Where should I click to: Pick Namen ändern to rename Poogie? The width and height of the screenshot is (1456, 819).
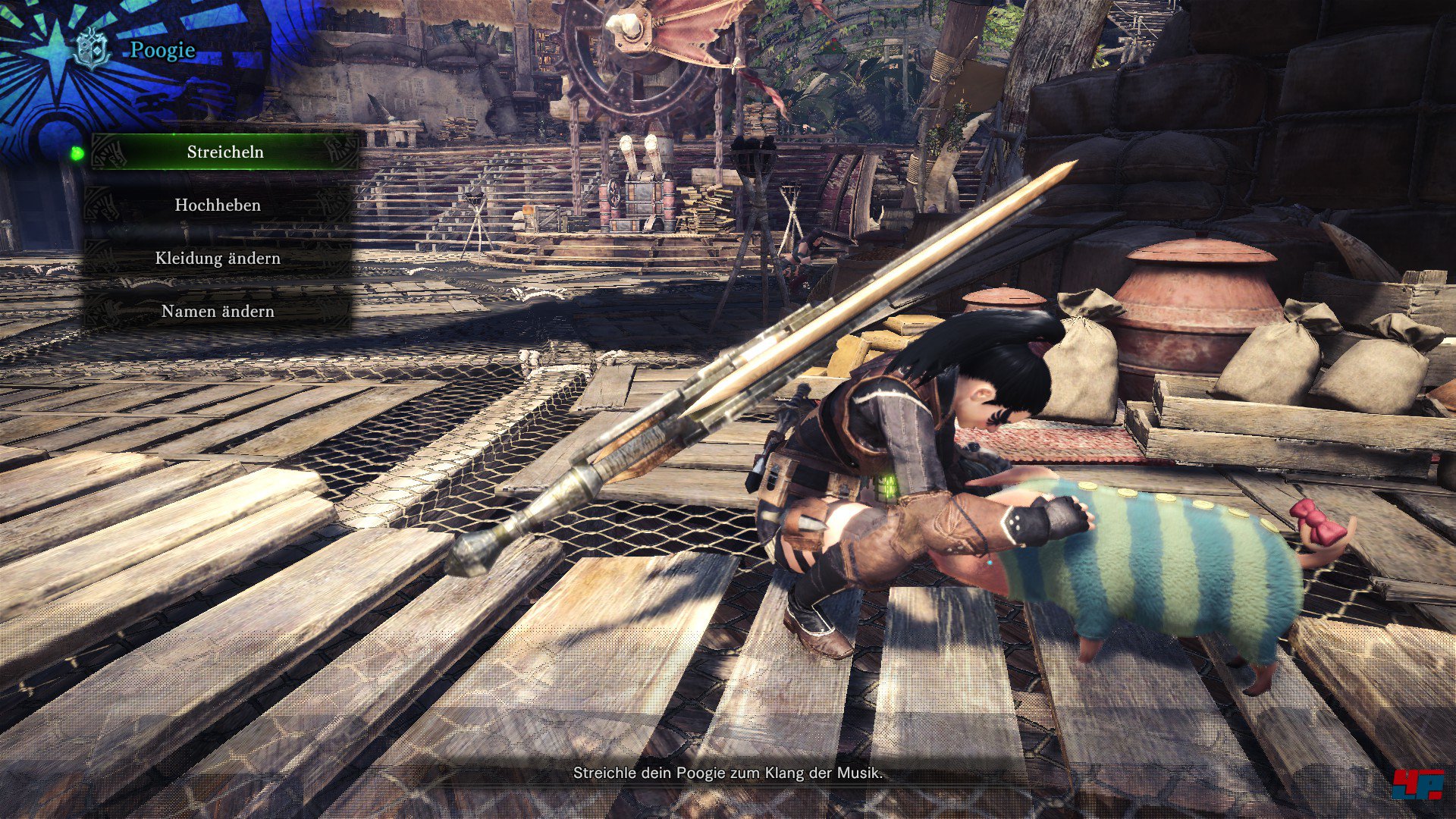pos(218,311)
